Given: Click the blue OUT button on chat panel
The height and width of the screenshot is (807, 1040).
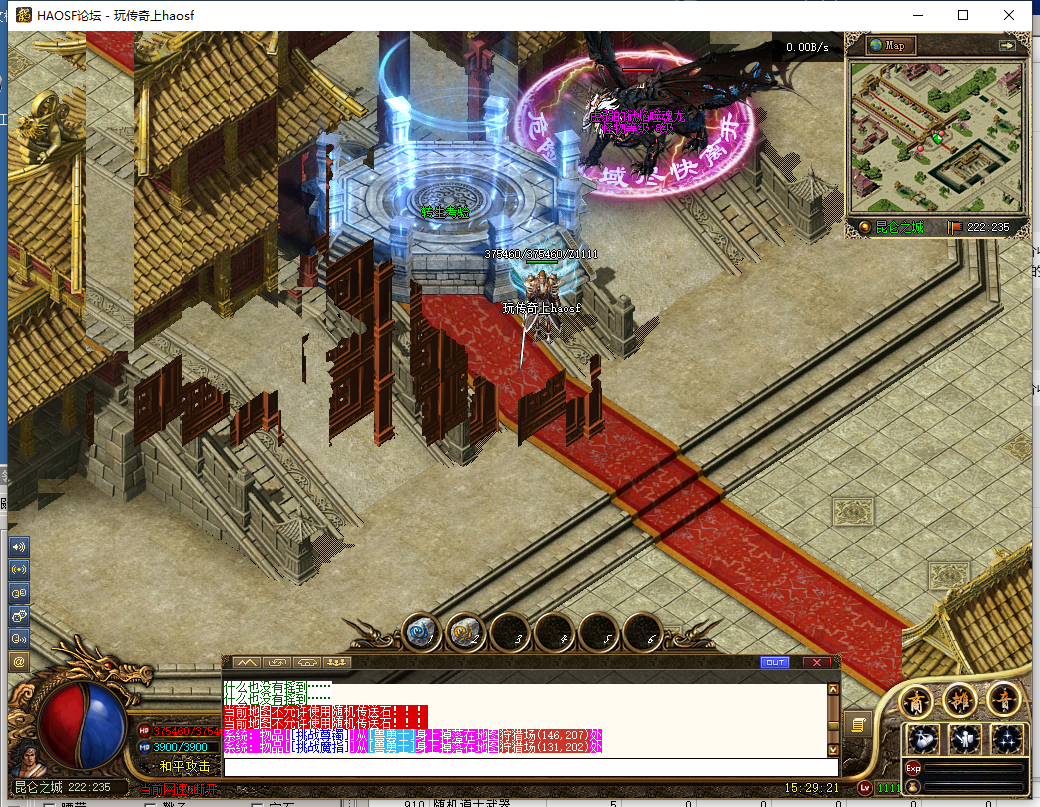Looking at the screenshot, I should [774, 662].
